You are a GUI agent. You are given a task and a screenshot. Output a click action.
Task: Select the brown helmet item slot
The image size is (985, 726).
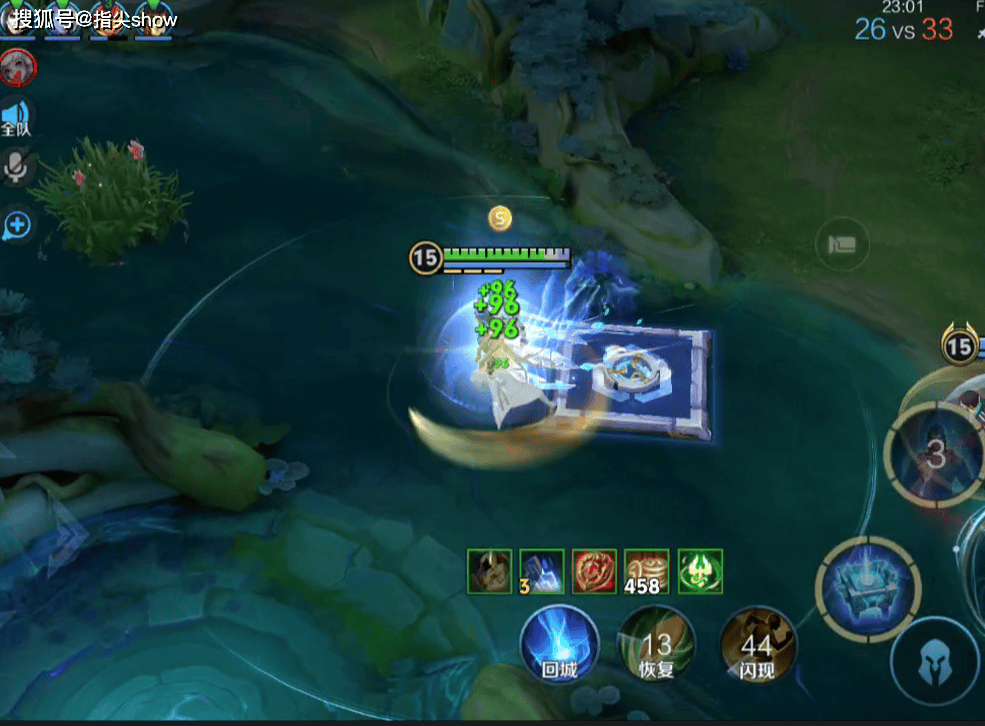tap(489, 571)
